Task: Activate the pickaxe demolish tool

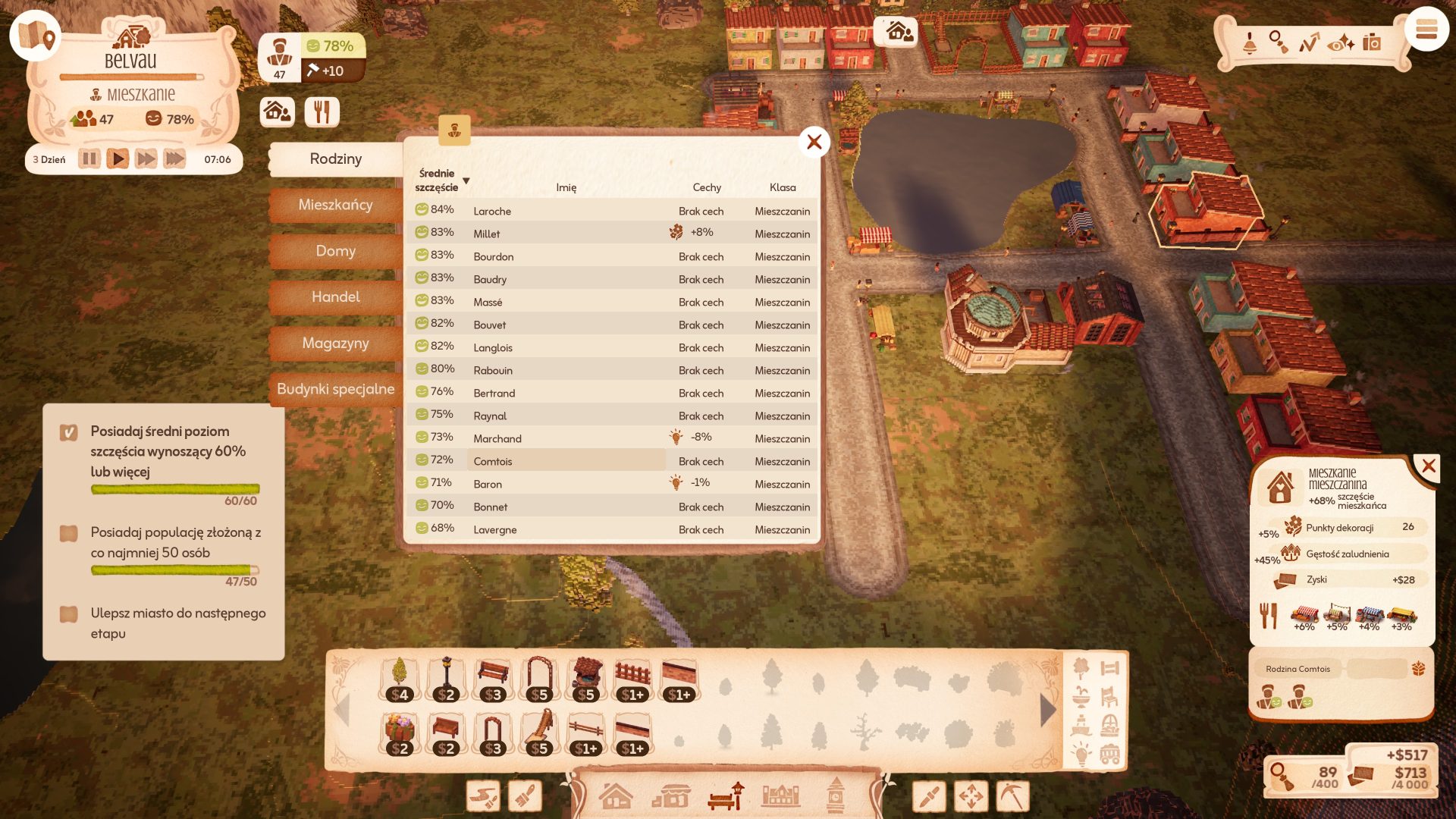Action: pyautogui.click(x=1013, y=796)
